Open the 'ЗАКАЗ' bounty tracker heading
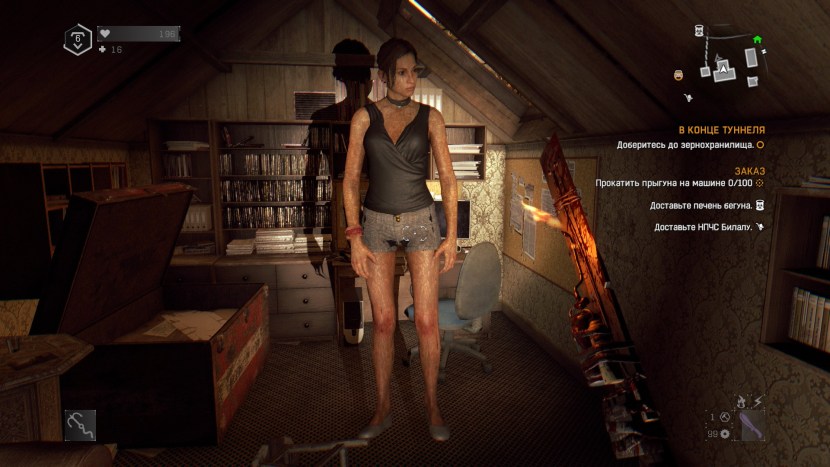The height and width of the screenshot is (467, 830). pyautogui.click(x=749, y=170)
